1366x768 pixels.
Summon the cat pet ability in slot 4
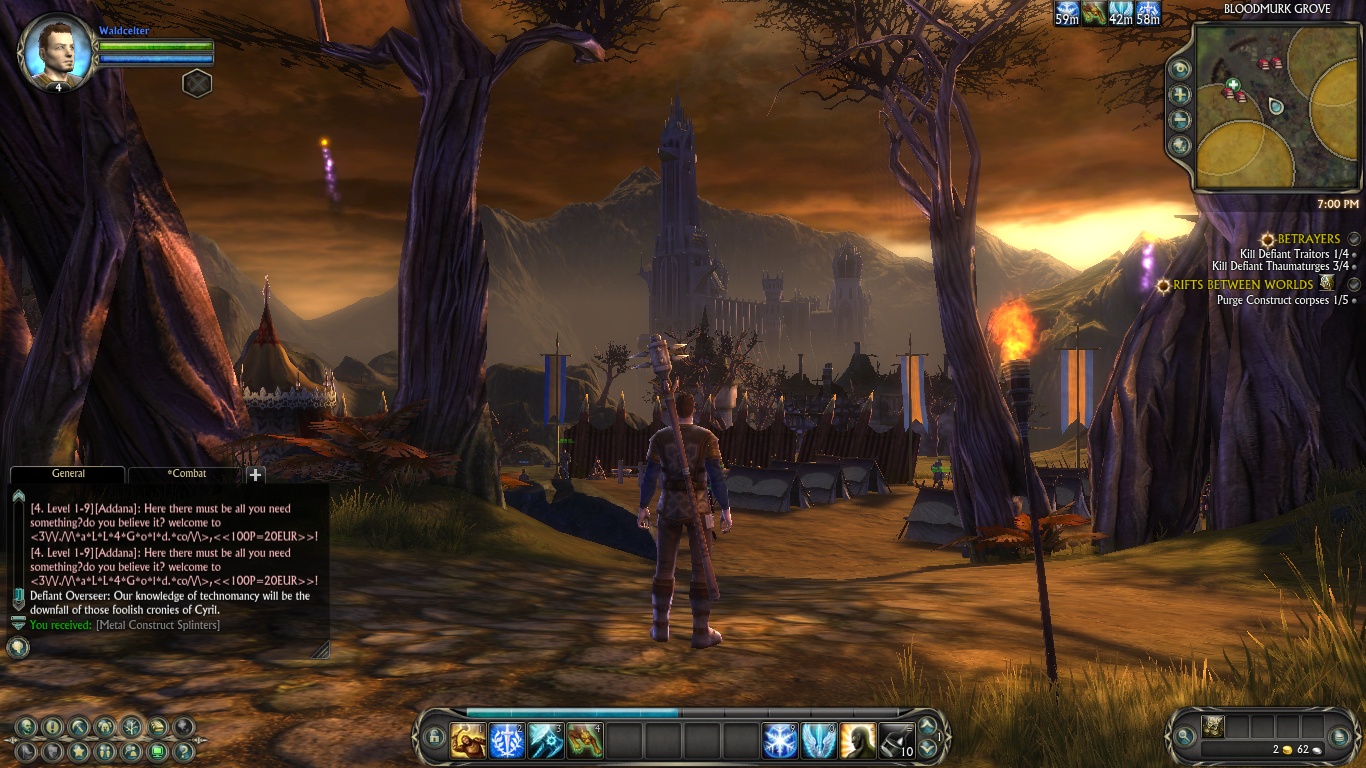[x=585, y=741]
